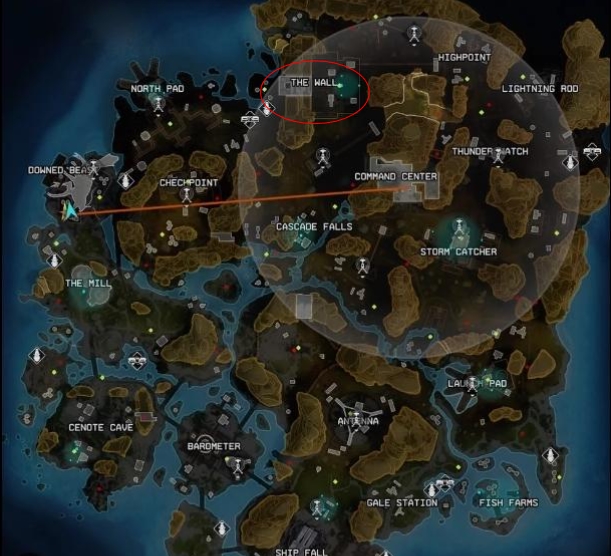Screen dimensions: 611x556
Task: Mark Gale Station on the map
Action: point(401,503)
